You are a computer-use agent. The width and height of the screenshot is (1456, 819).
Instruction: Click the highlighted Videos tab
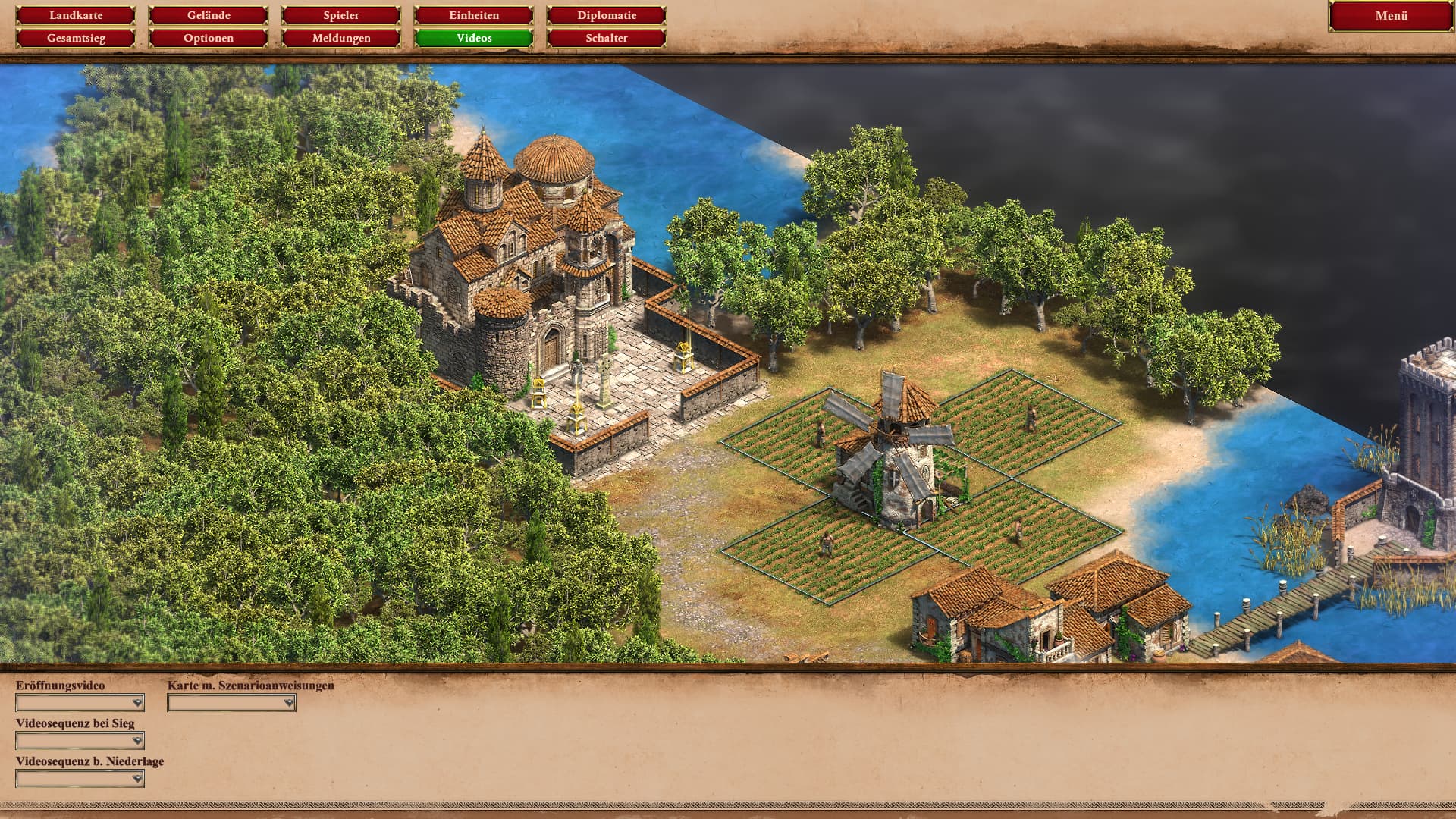(x=474, y=38)
